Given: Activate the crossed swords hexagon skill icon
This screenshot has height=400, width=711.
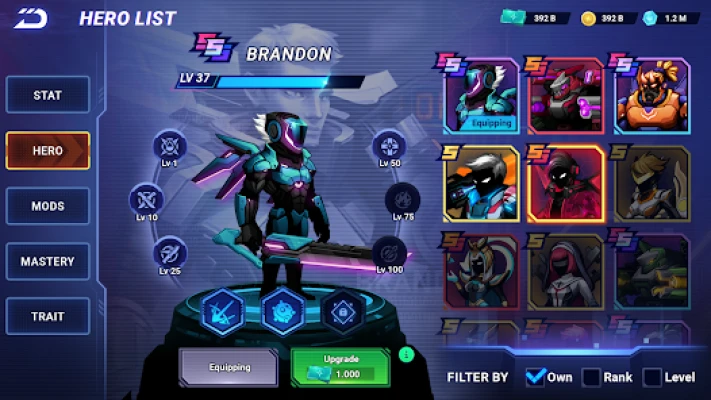Looking at the screenshot, I should (220, 309).
